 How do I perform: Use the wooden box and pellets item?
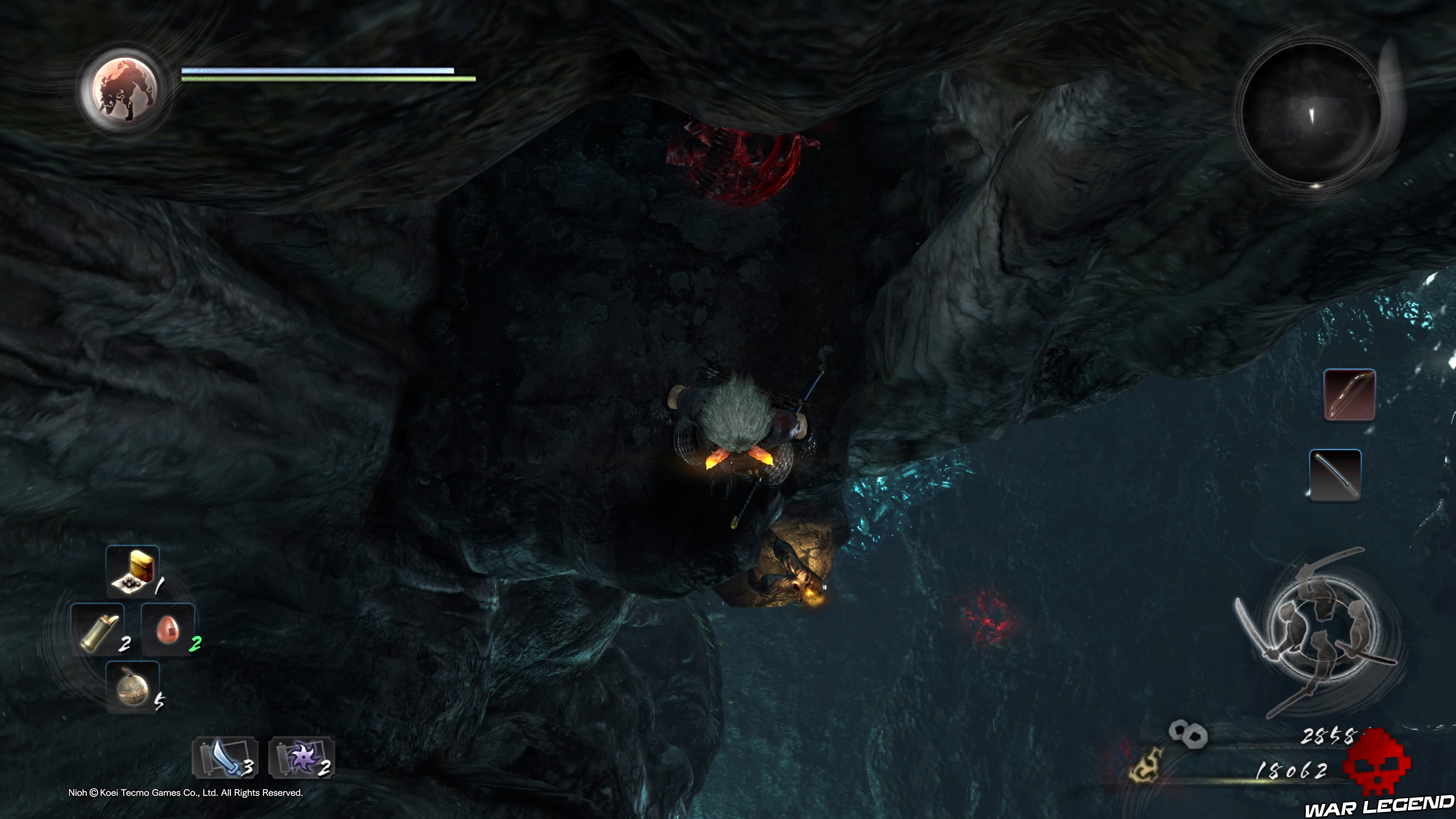pos(133,571)
